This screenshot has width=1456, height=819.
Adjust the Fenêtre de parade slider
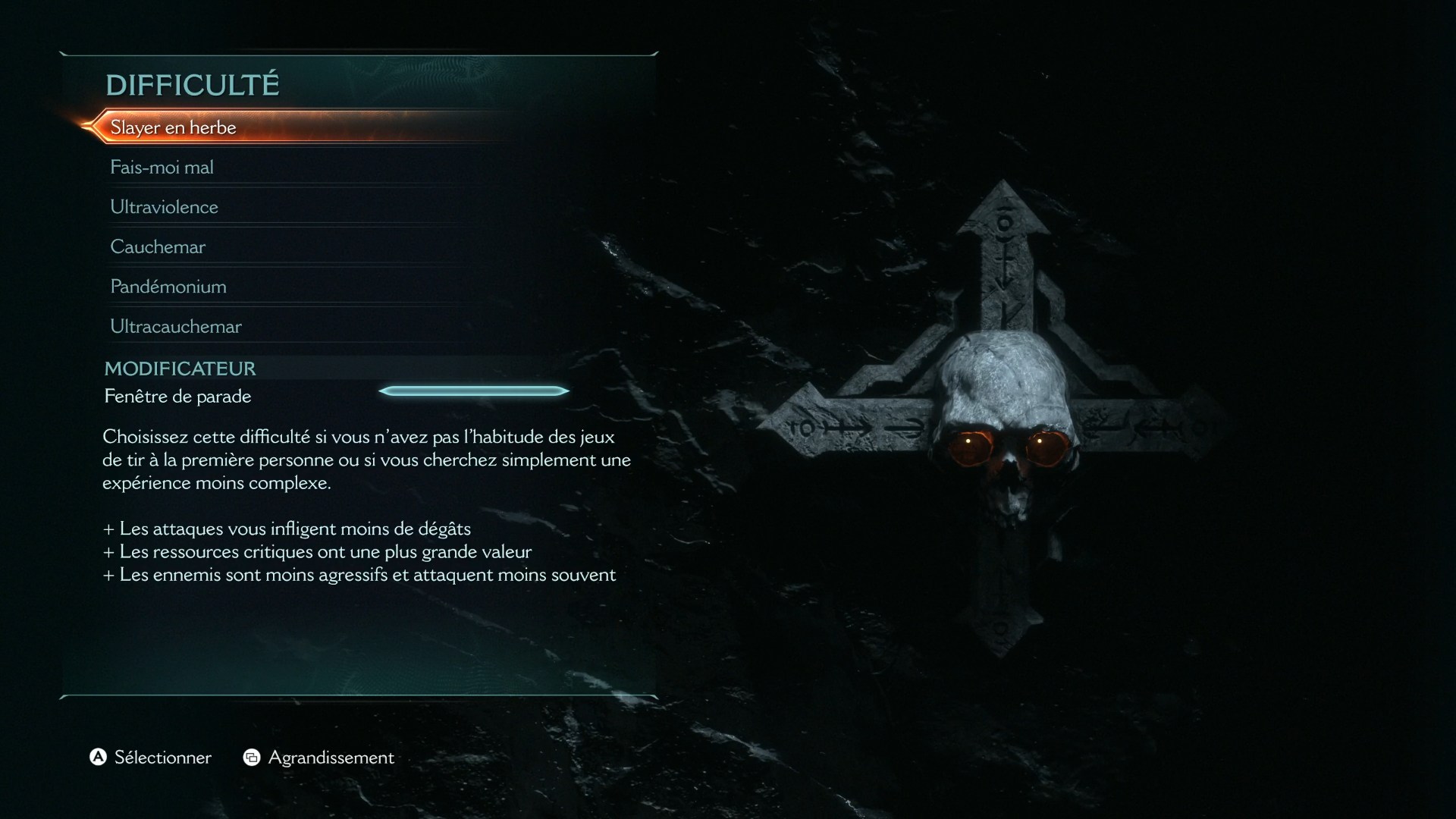tap(474, 391)
